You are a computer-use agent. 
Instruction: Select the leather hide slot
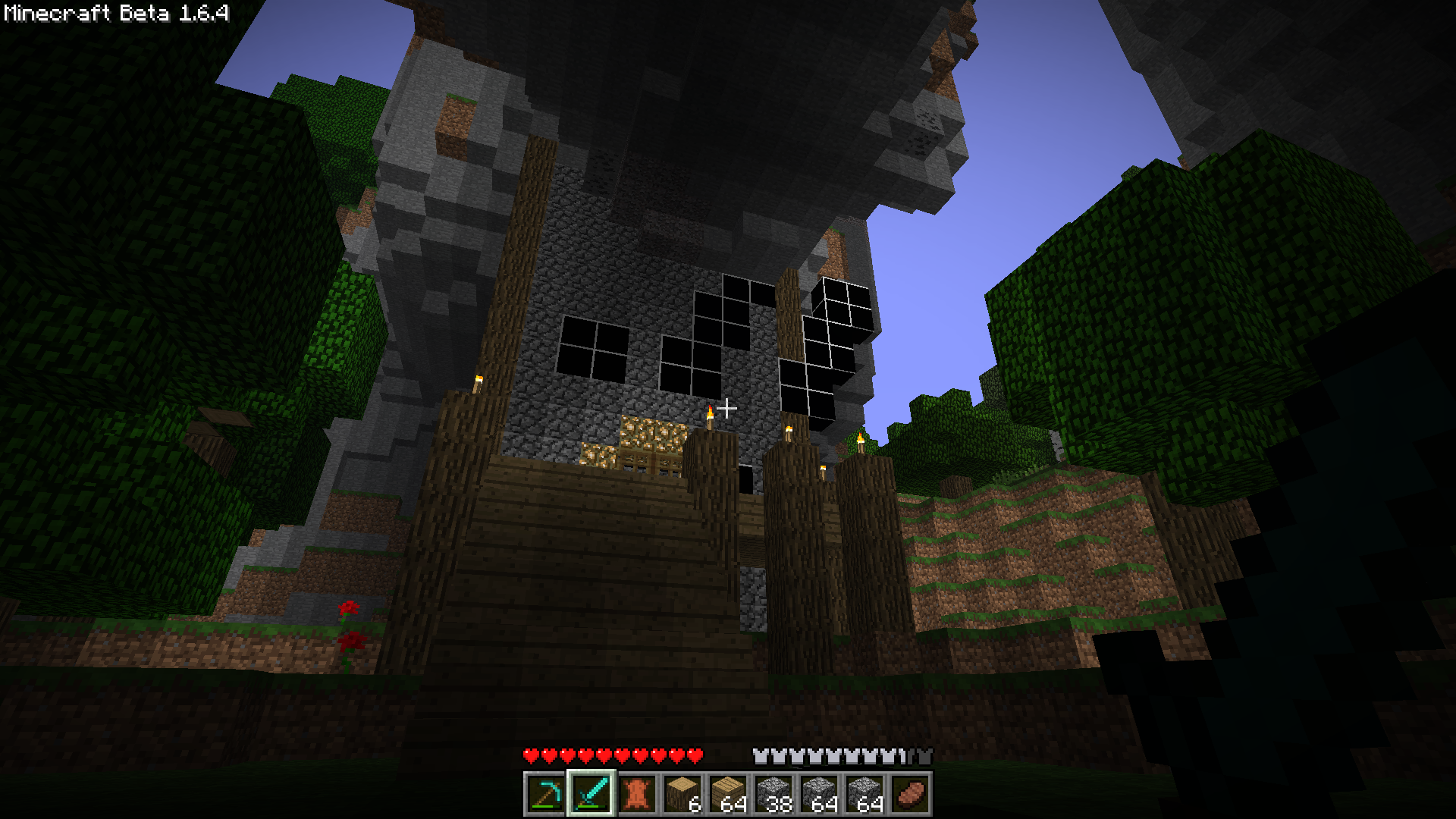[x=636, y=794]
